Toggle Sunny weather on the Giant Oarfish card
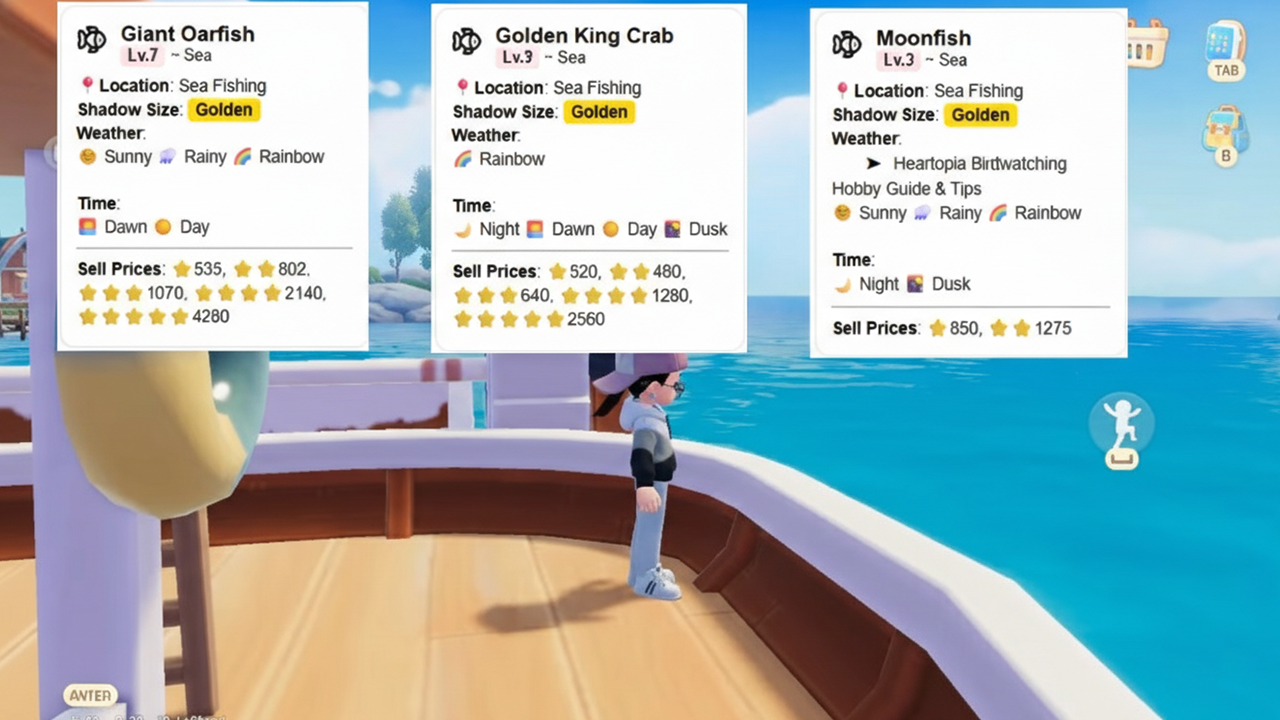The image size is (1280, 720). pyautogui.click(x=88, y=157)
